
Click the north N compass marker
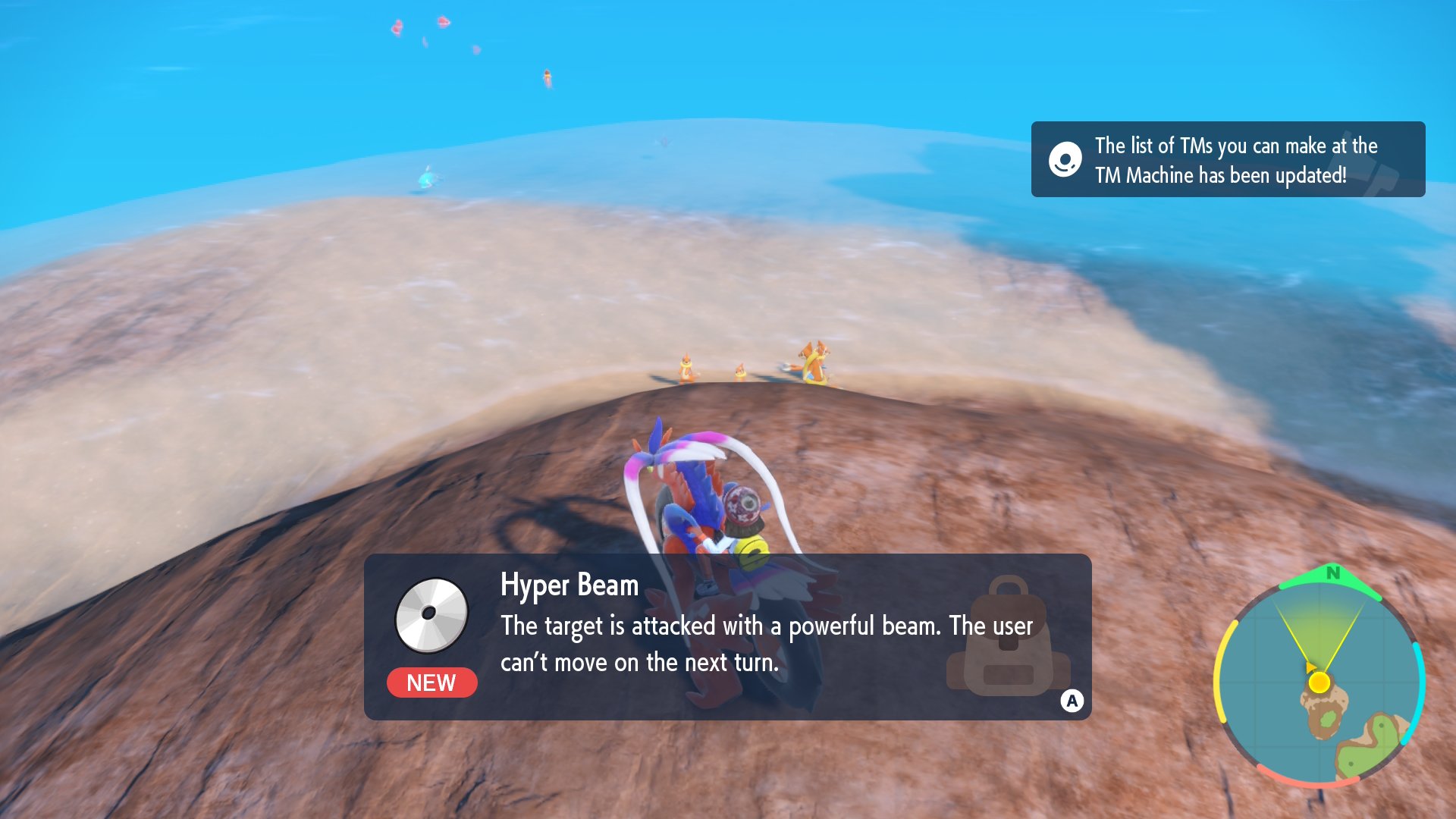point(1332,574)
